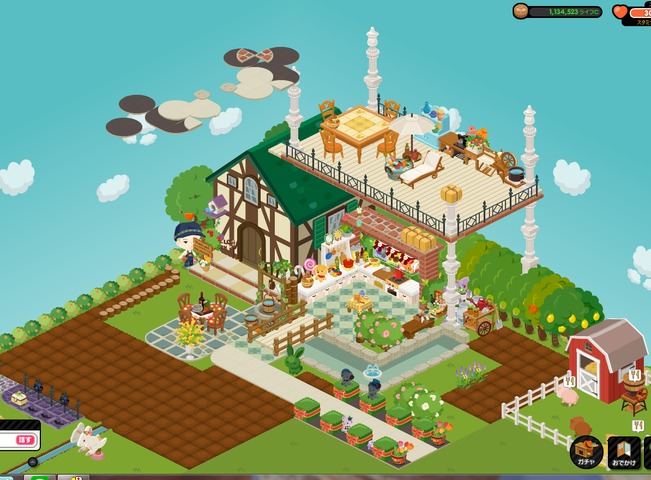Open the Gacha (ガチャ) menu
Screen dimensions: 651x480
point(586,452)
